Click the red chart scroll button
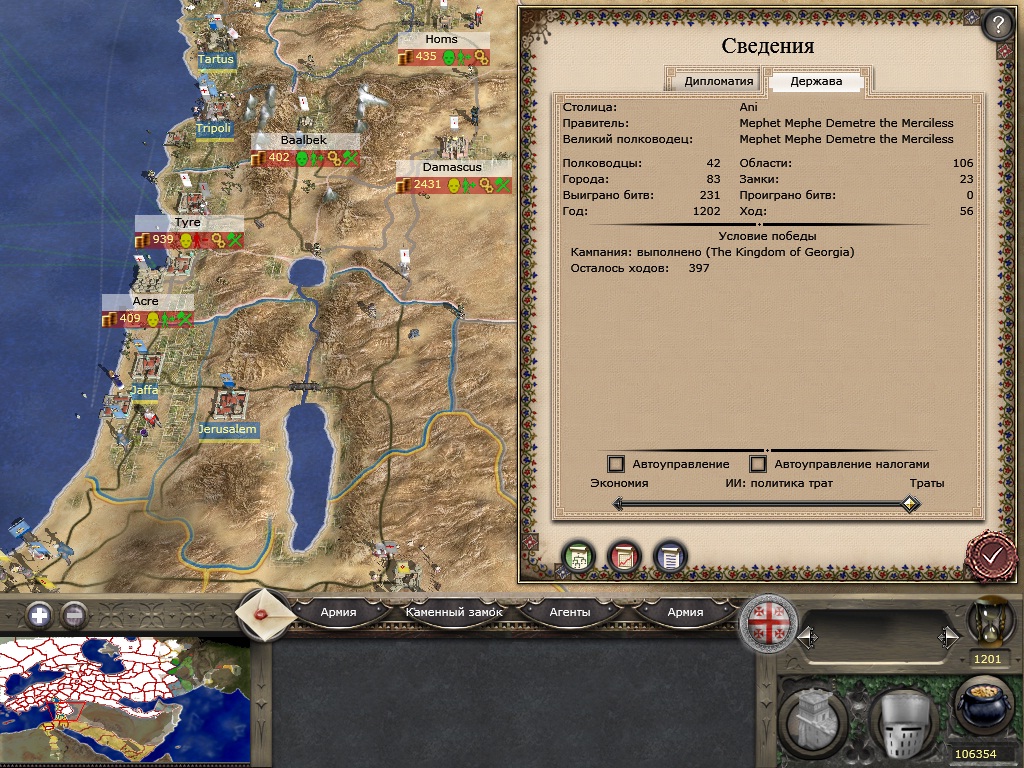 pos(624,557)
